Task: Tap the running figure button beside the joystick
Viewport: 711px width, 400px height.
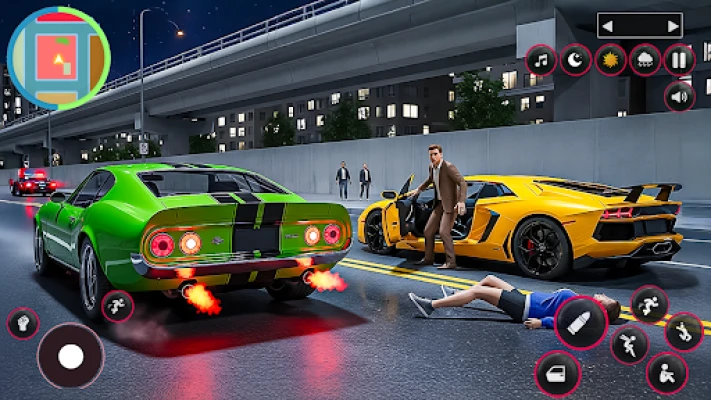Action: coord(118,305)
